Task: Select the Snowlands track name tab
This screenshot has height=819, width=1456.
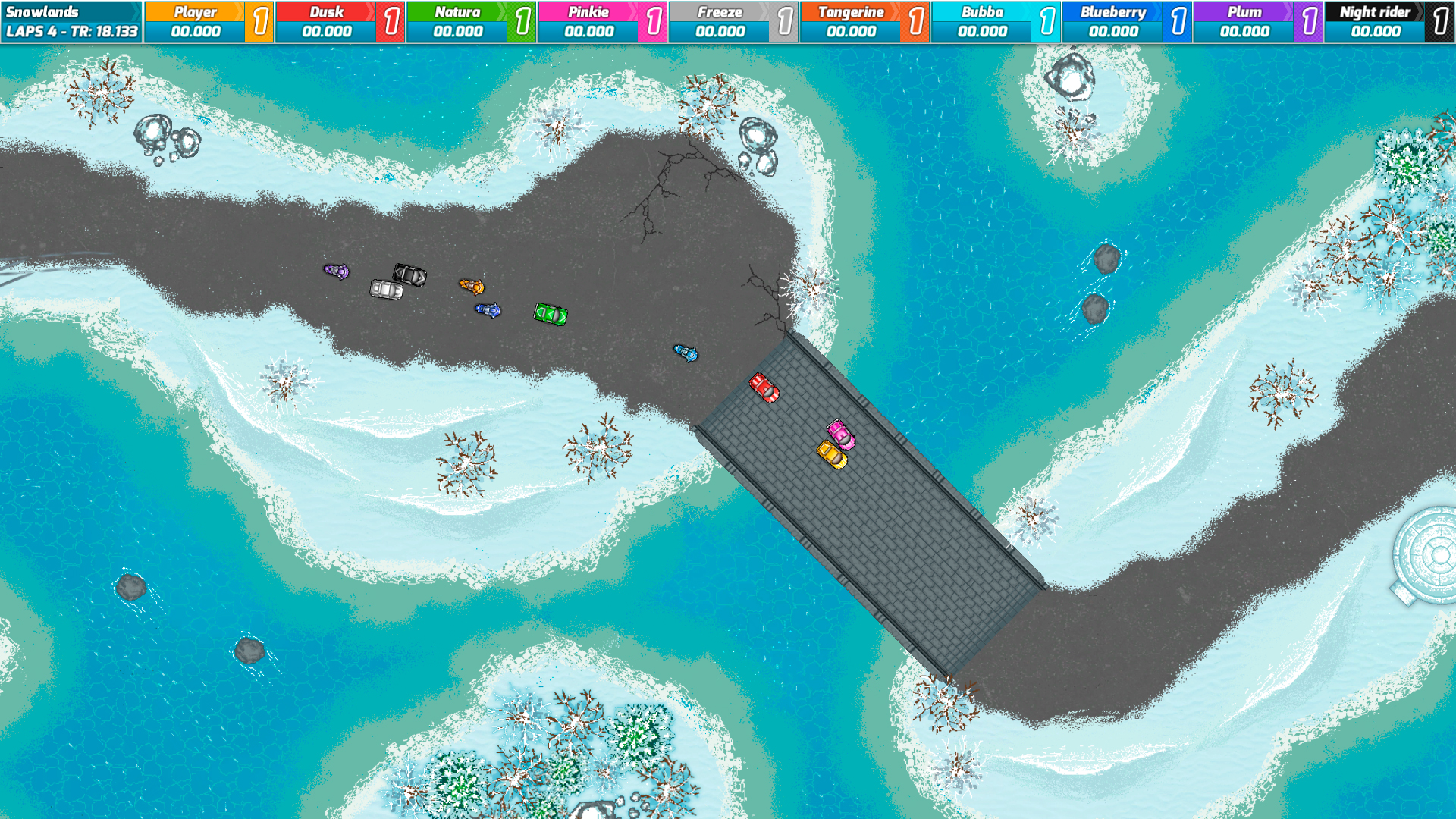Action: [45, 11]
